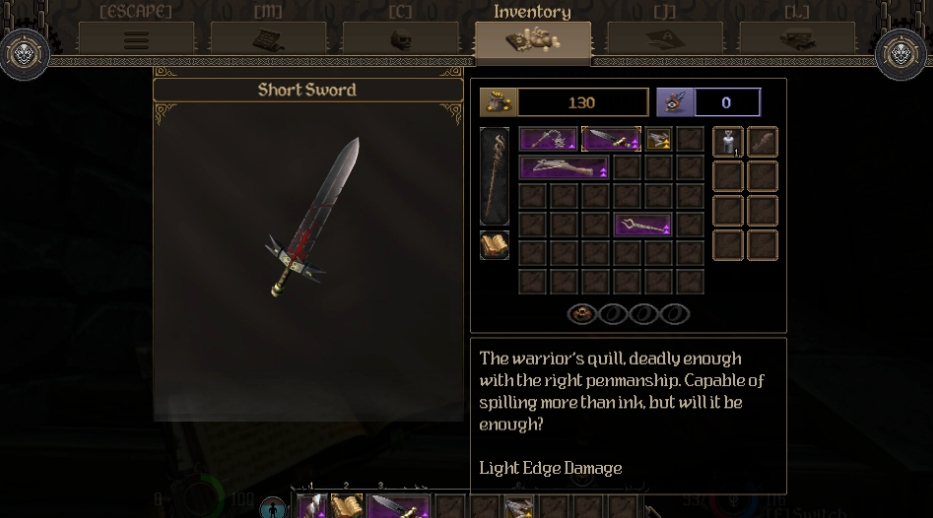The image size is (933, 518).
Task: Click the curved wooden item slot beside lantern
Action: coord(762,142)
